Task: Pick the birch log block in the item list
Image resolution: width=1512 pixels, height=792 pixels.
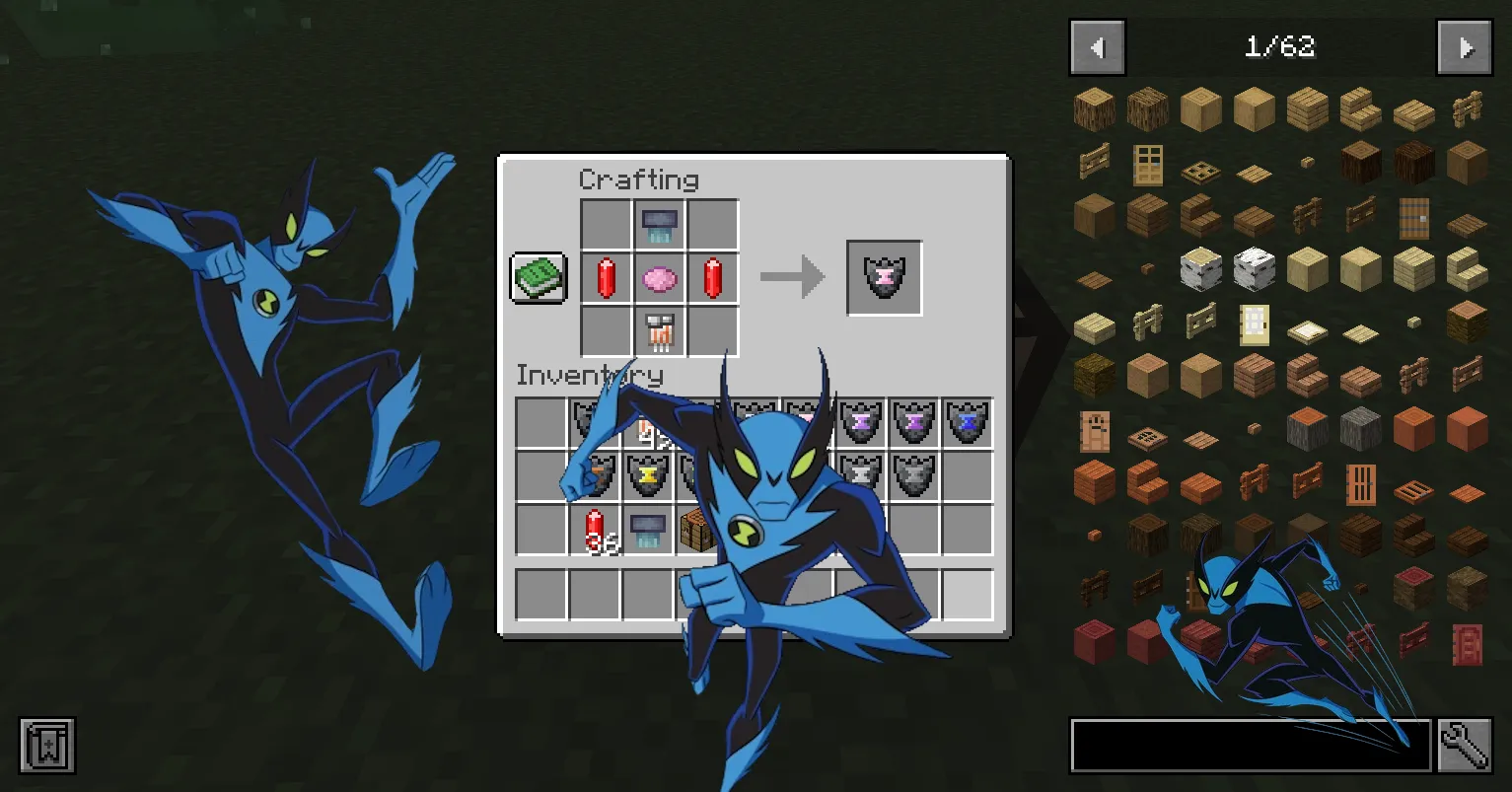Action: click(1200, 267)
